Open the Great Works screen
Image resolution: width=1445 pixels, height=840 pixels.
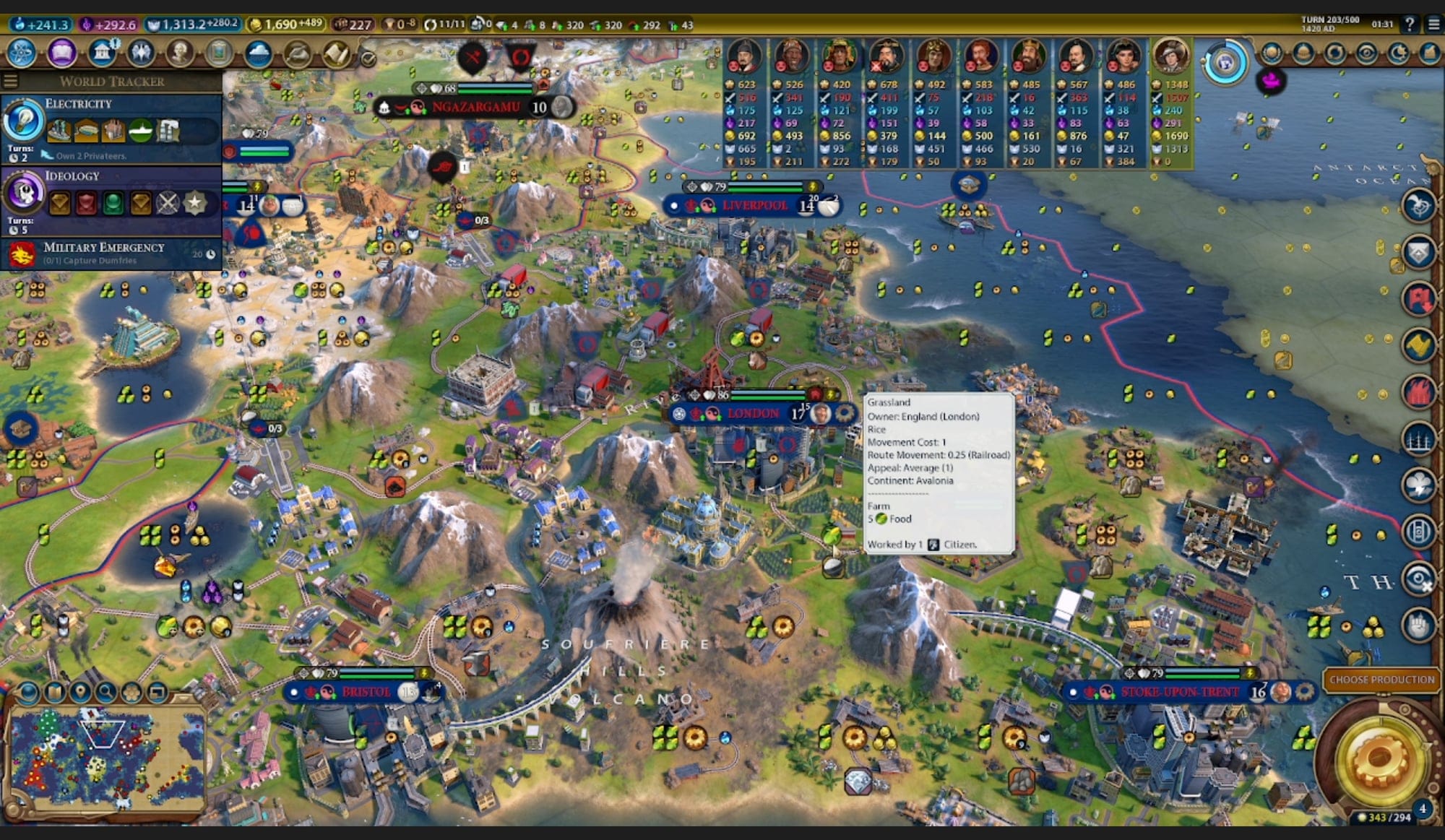219,53
